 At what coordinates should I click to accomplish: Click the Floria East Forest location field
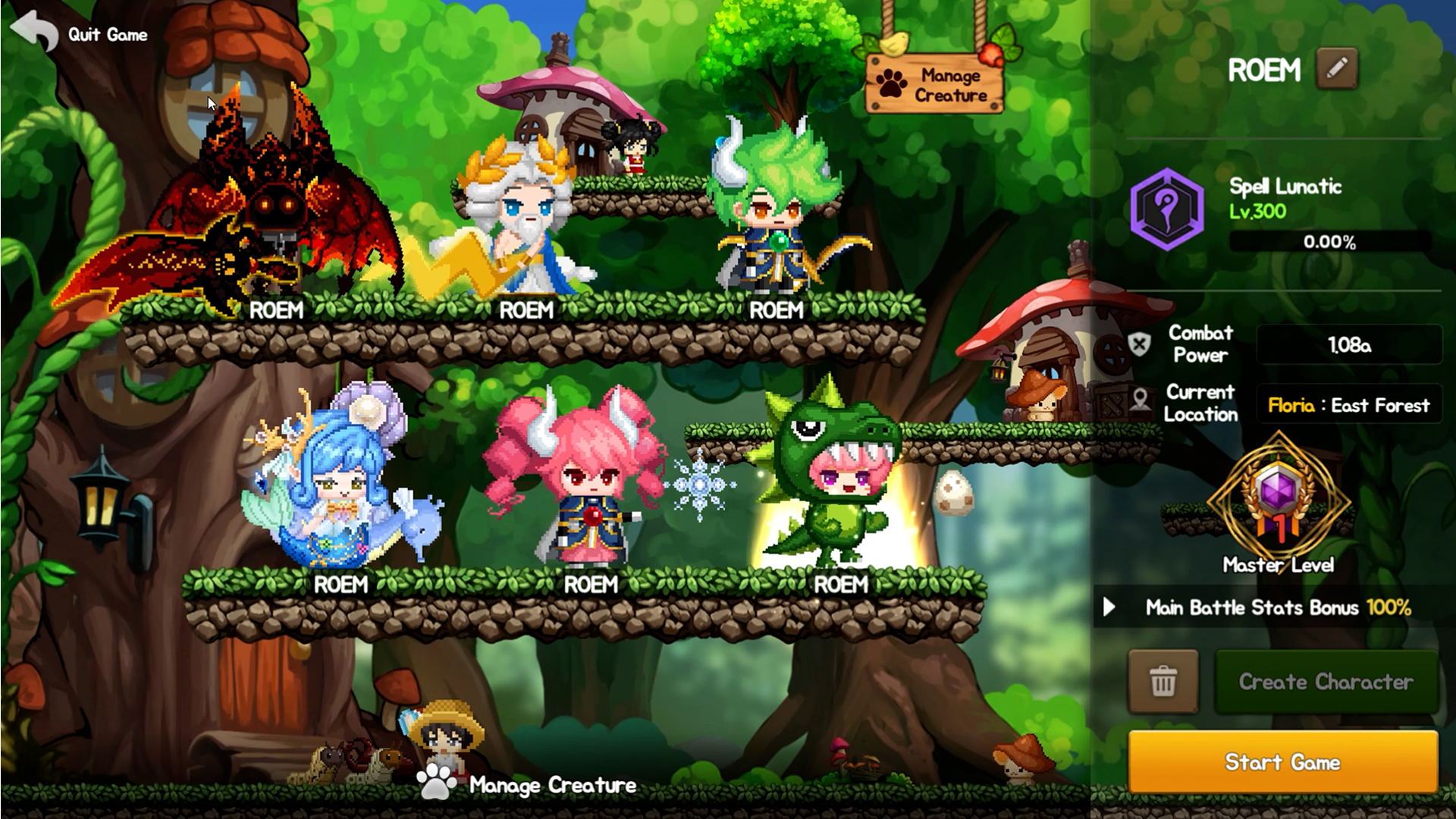[1348, 403]
